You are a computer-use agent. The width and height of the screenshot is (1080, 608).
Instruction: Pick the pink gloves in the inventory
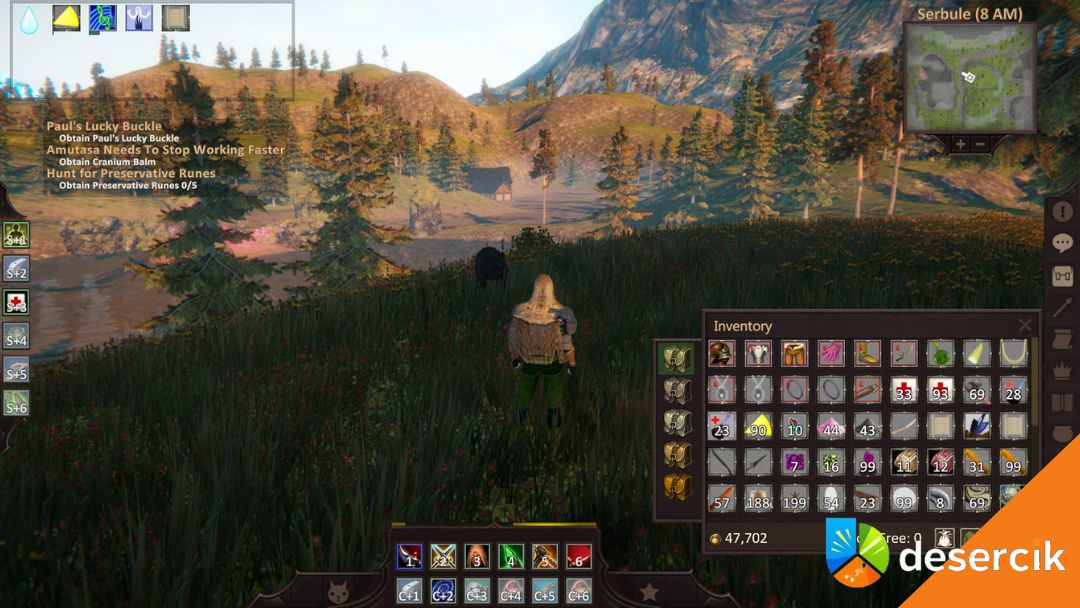point(831,353)
